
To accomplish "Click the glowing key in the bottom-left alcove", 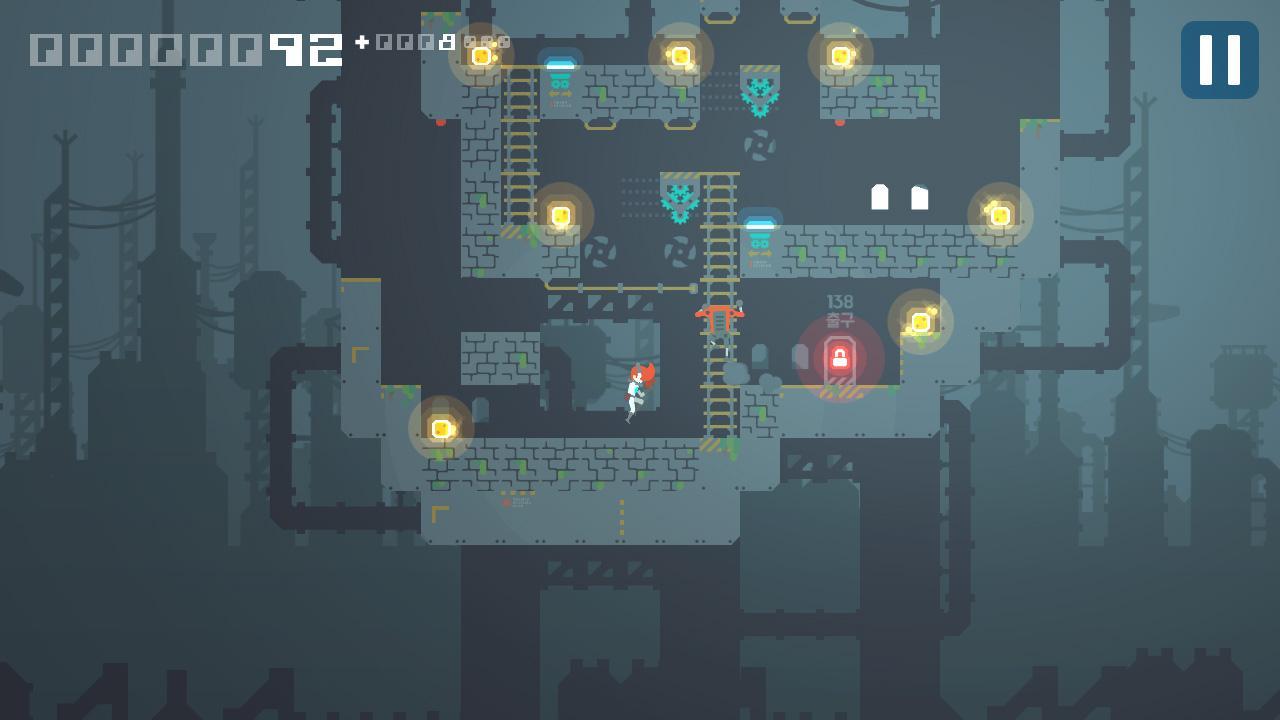I will (441, 428).
